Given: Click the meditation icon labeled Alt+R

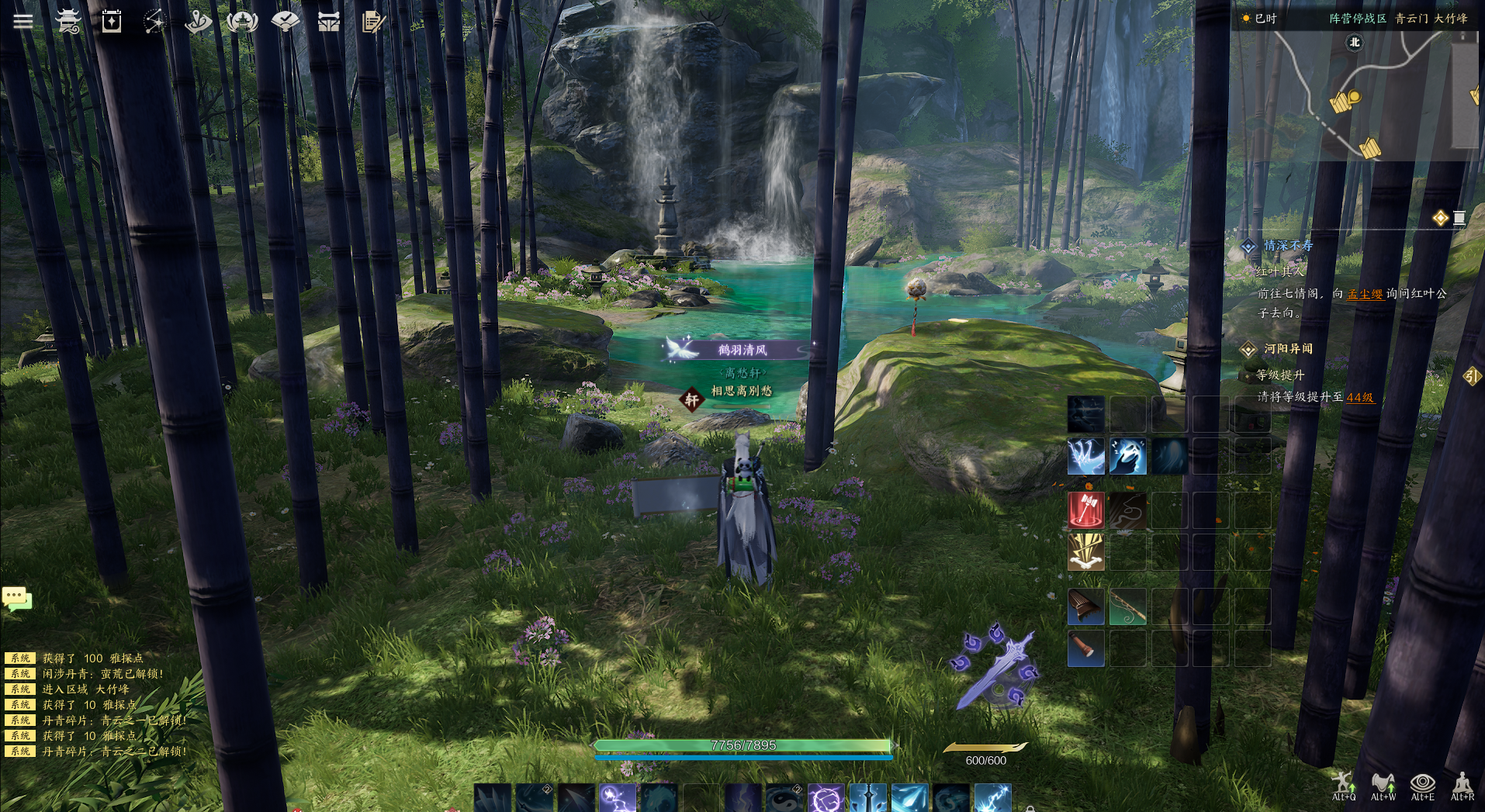Looking at the screenshot, I should [x=1462, y=783].
